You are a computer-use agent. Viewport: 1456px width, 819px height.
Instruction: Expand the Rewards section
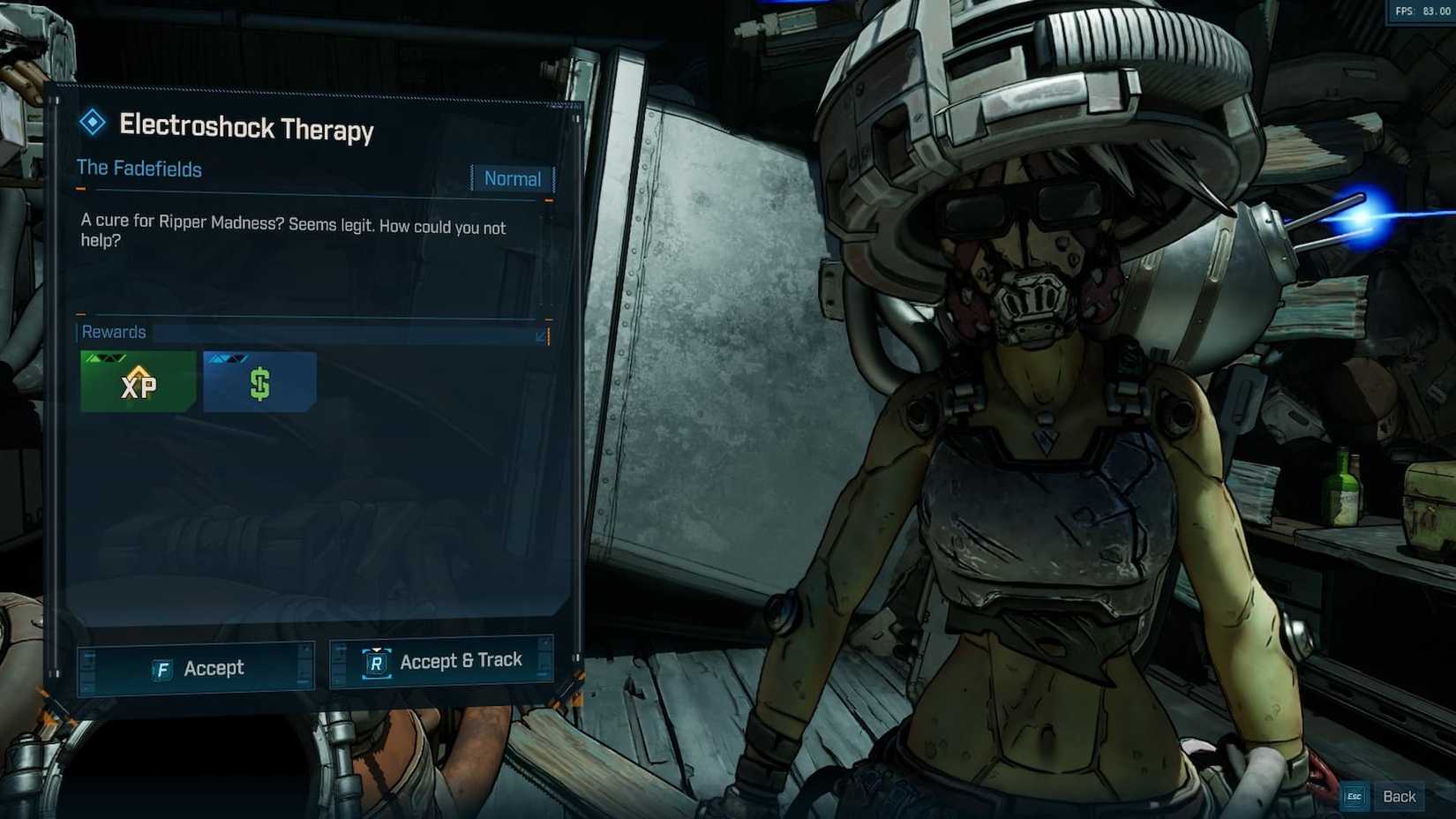click(114, 333)
